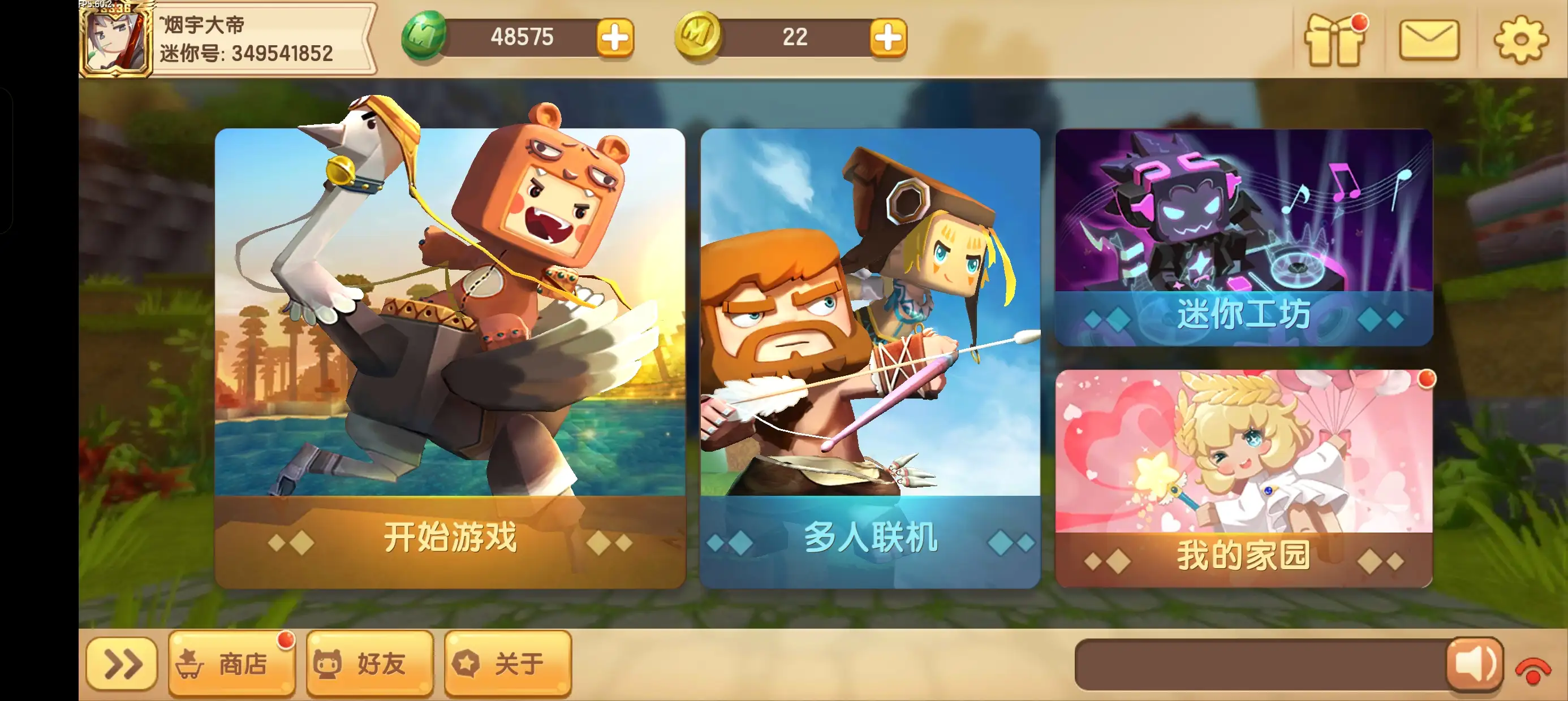Click the chat message bar

coord(1260,664)
